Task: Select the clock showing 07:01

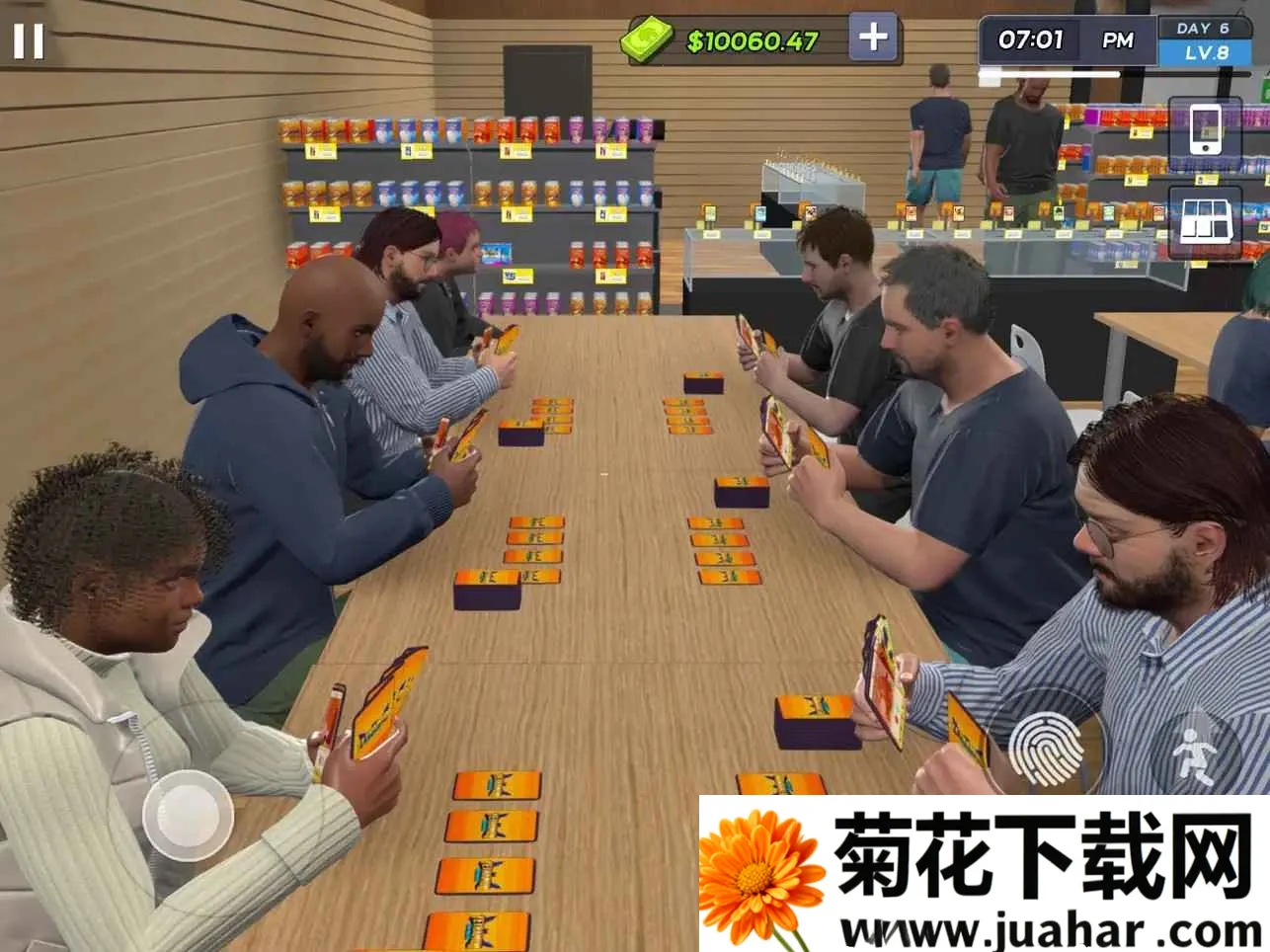Action: point(1034,40)
